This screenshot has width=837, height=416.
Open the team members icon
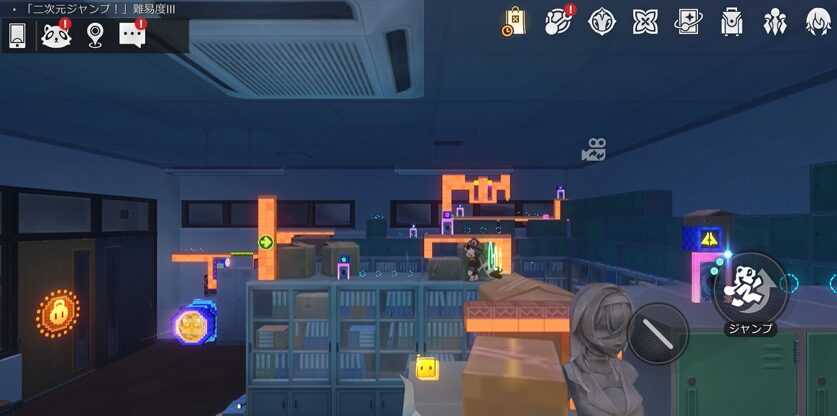(x=775, y=22)
